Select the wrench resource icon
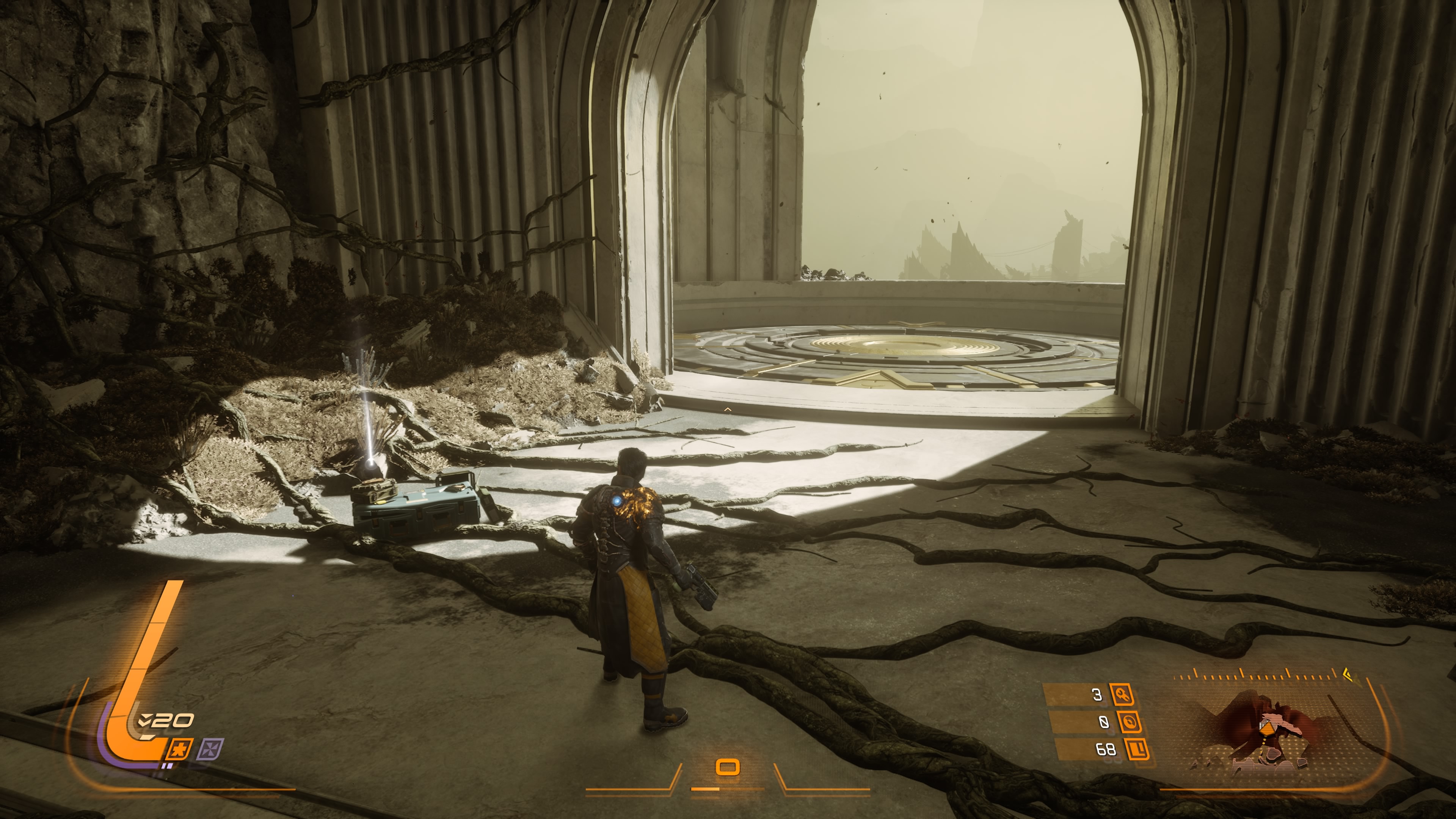The image size is (1456, 819). coord(1122,695)
